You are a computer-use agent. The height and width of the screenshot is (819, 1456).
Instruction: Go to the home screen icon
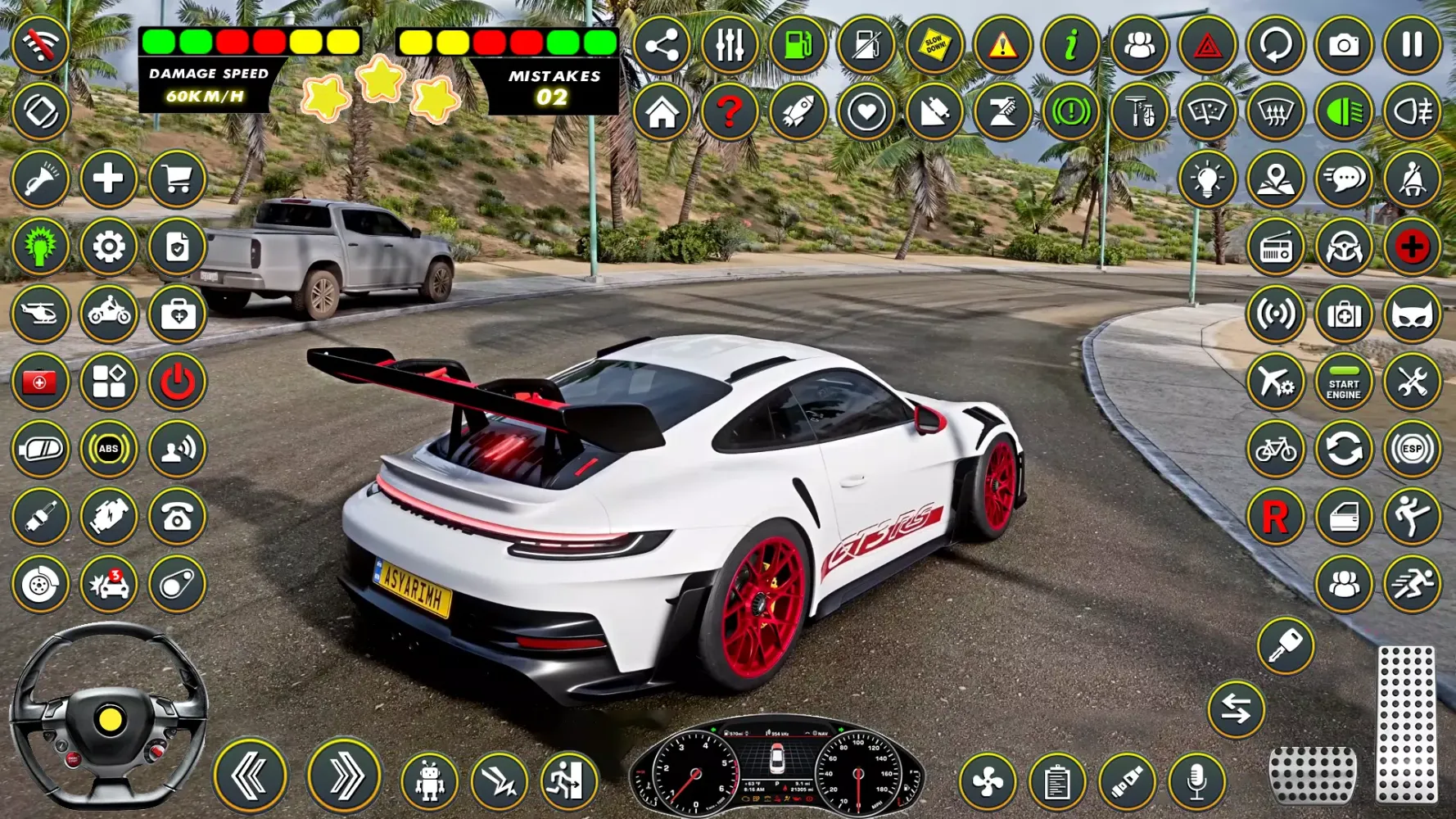pyautogui.click(x=662, y=112)
